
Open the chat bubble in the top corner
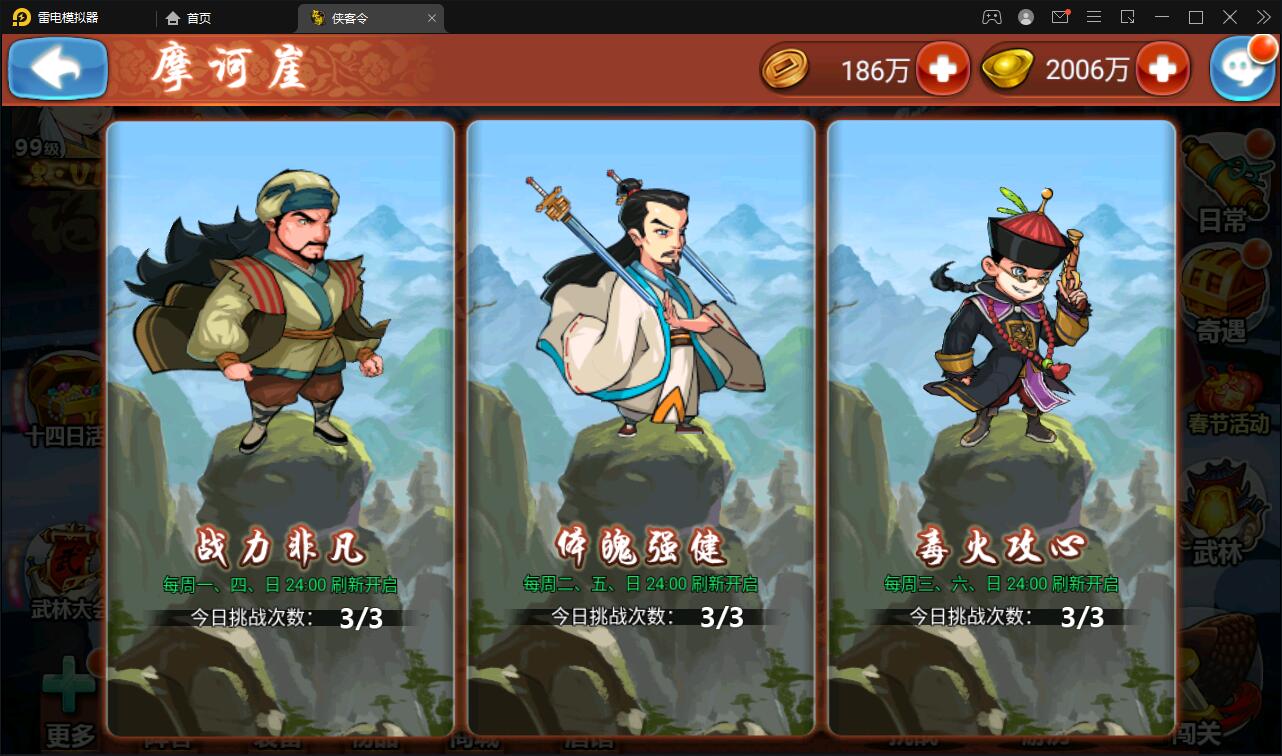(1243, 68)
